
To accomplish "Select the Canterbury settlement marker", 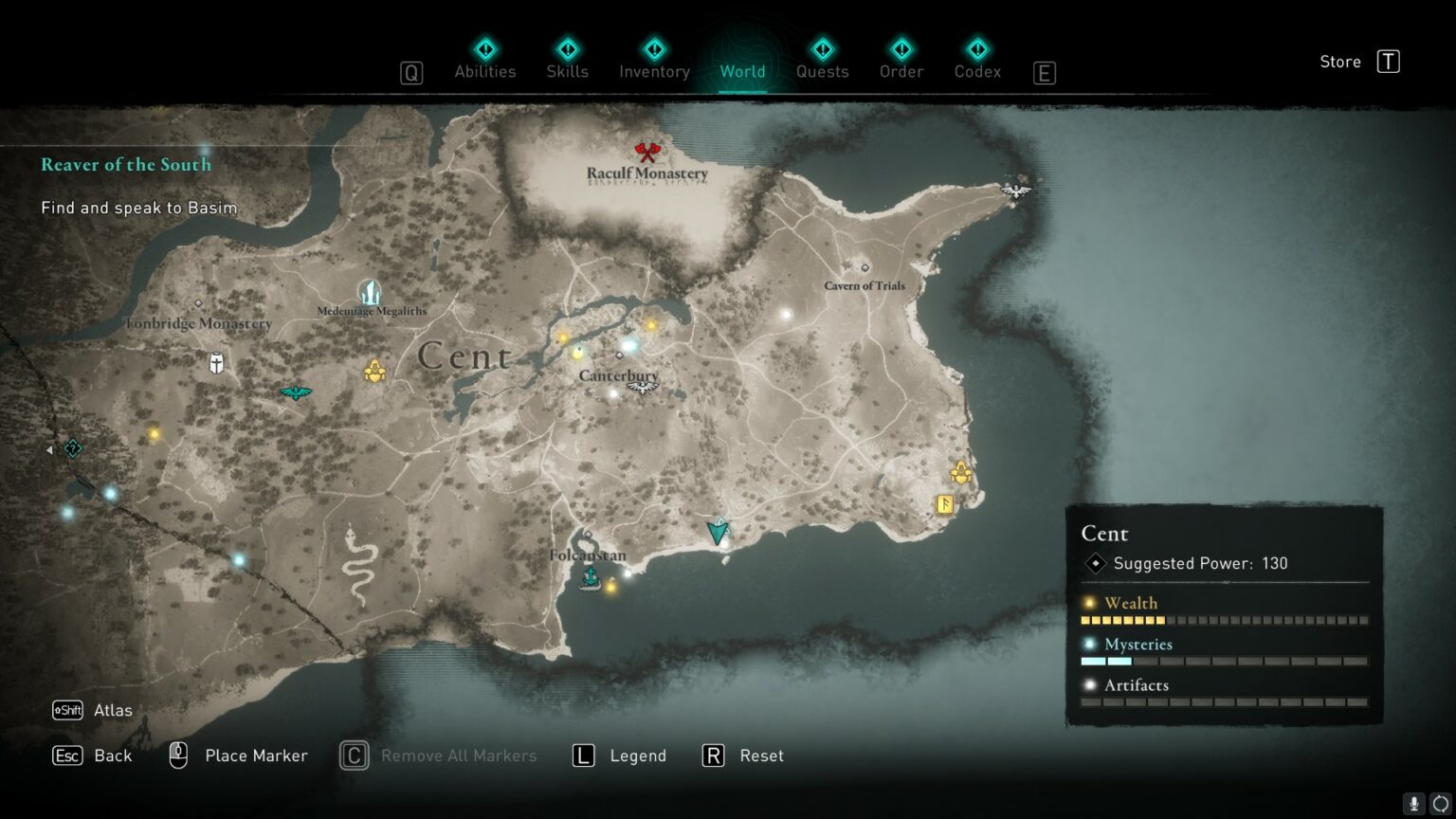I will [620, 356].
